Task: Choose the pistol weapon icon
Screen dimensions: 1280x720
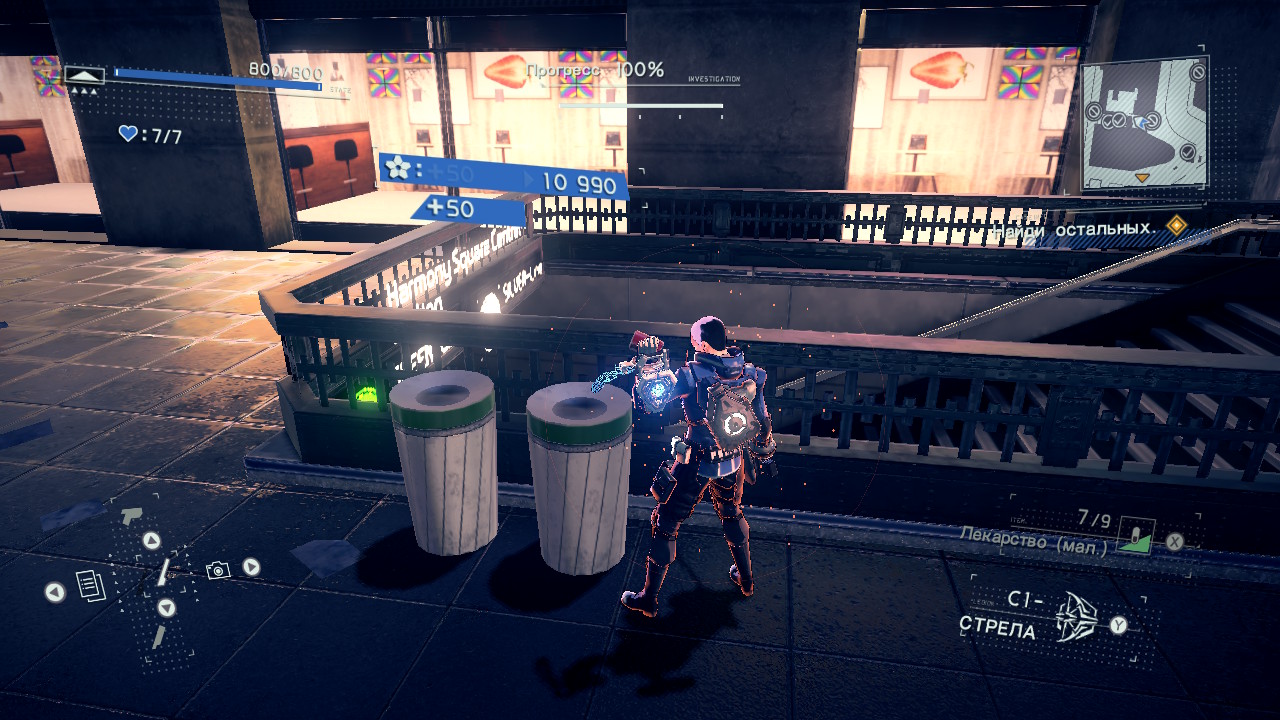Action: (131, 515)
